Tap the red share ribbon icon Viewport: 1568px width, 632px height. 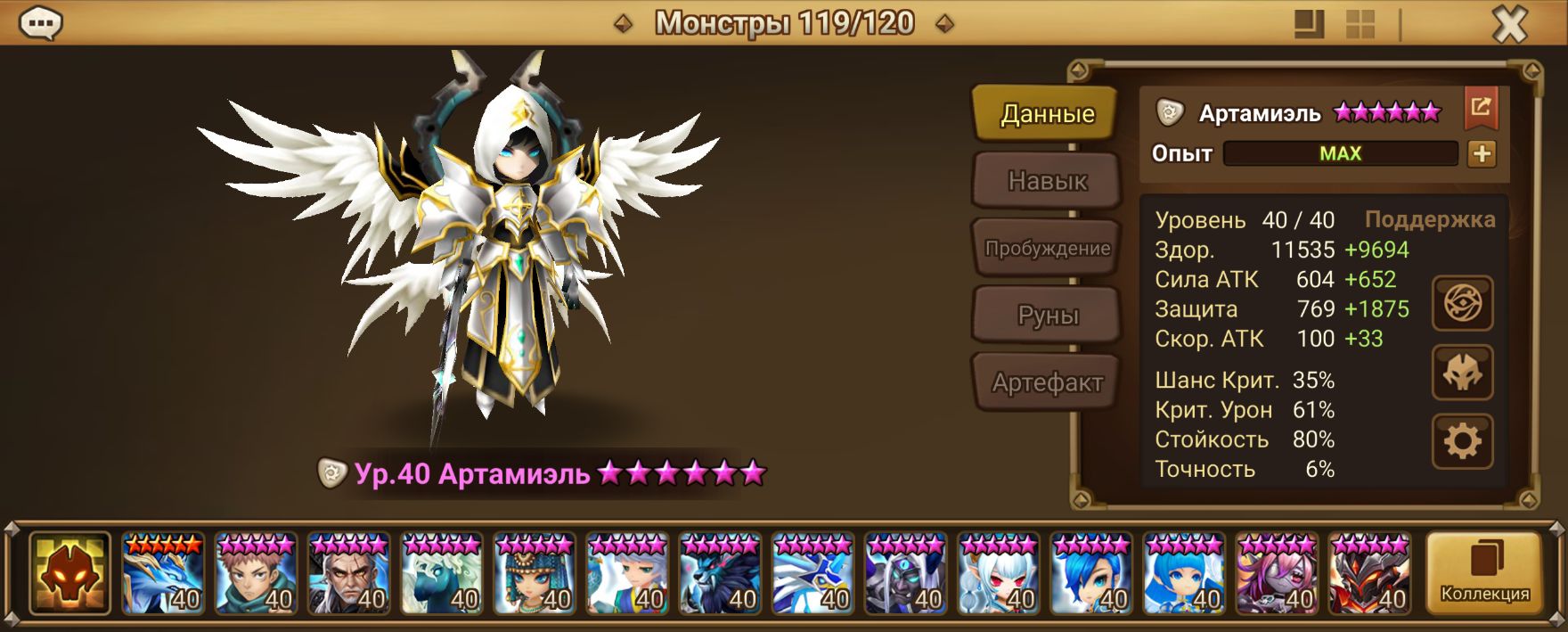click(1481, 108)
